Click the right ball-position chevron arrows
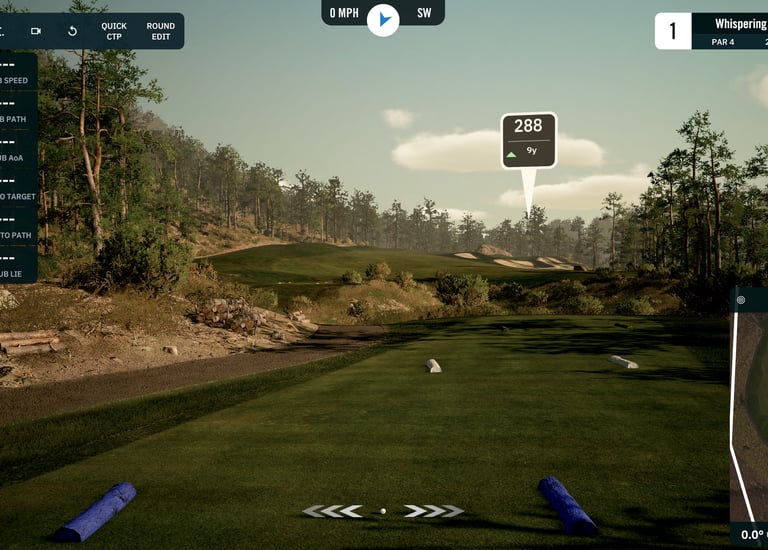The width and height of the screenshot is (768, 550). 434,511
